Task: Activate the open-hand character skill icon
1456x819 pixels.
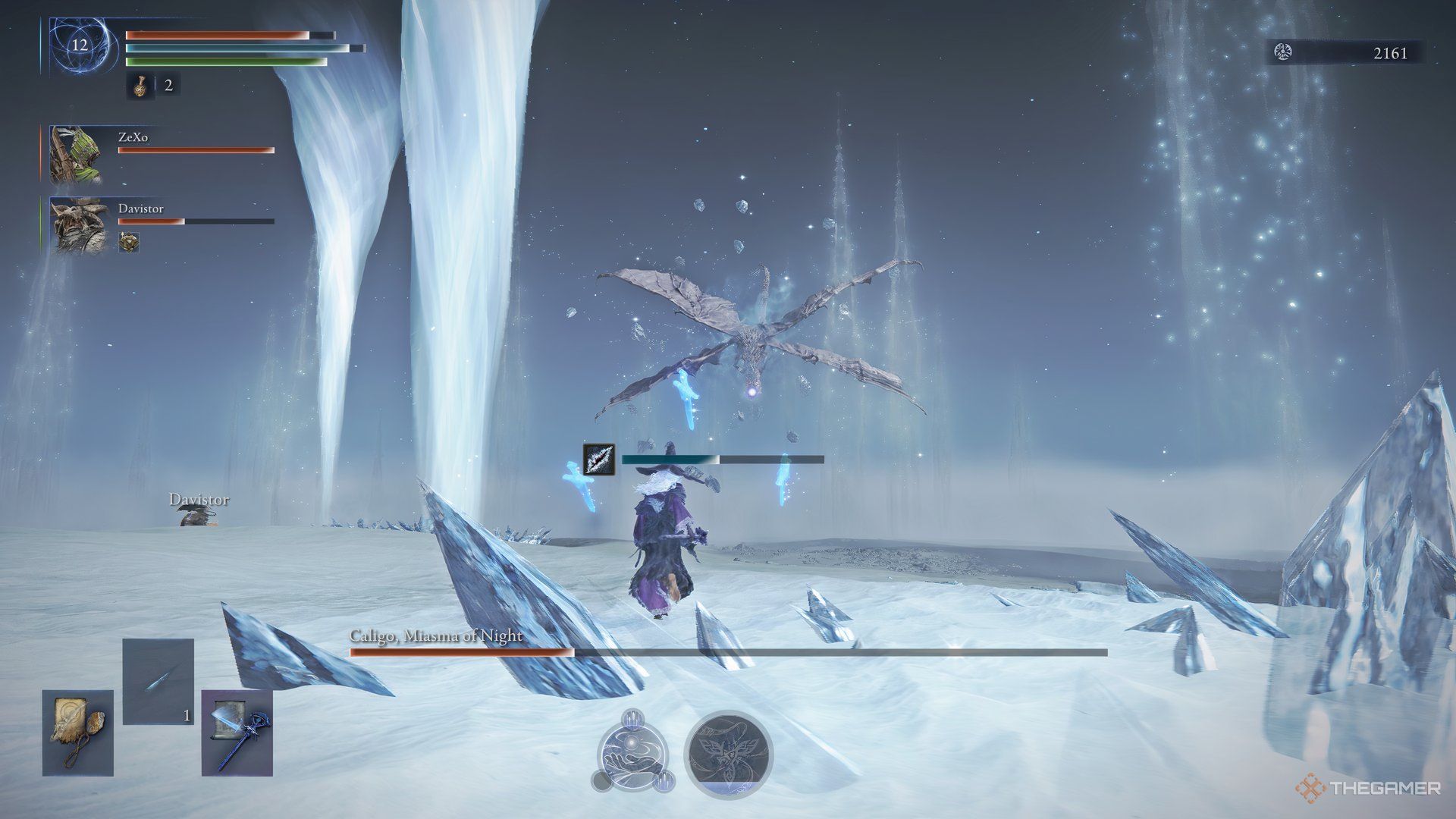Action: pos(634,752)
